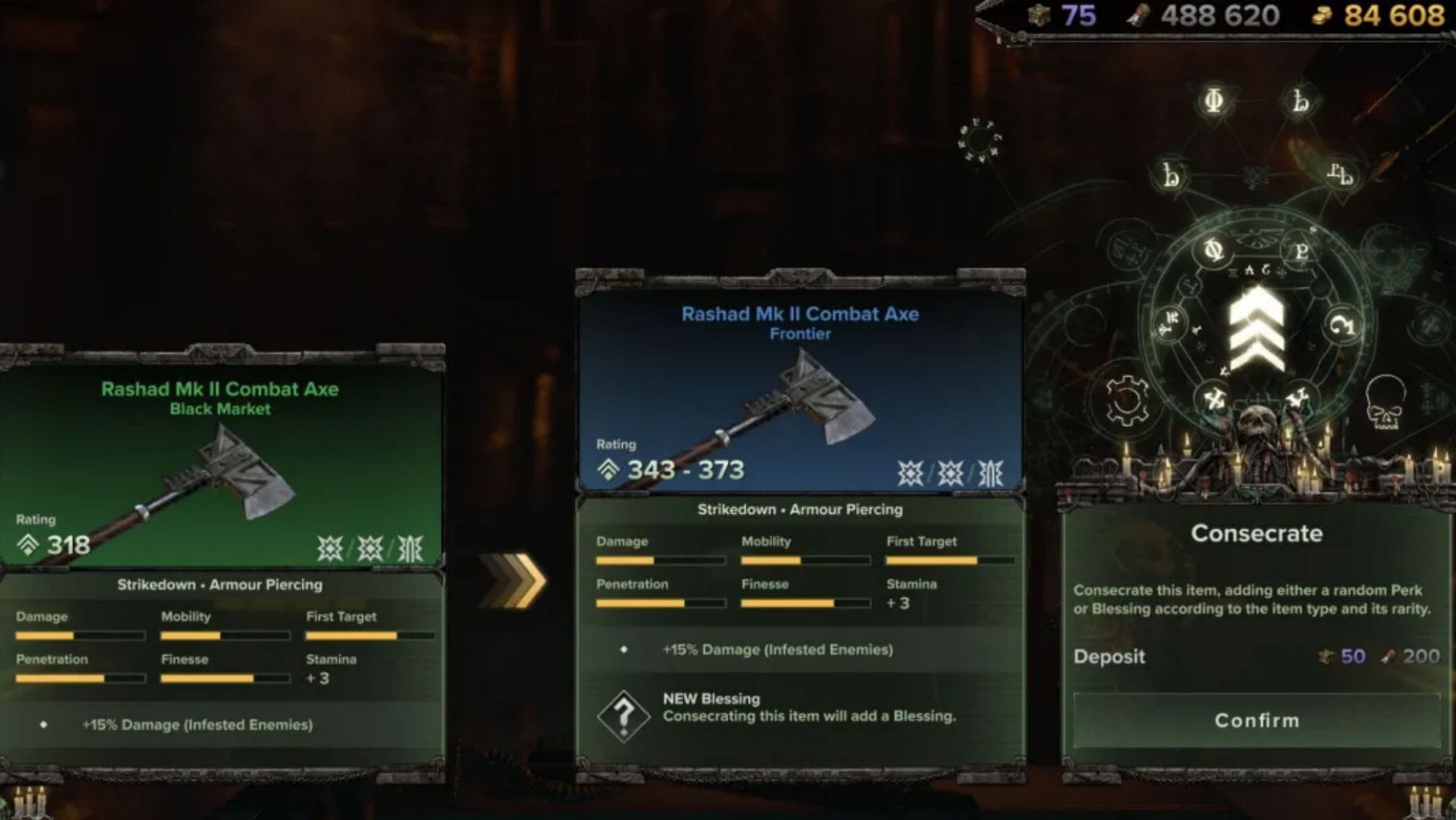Click the NEW Blessing question mark icon
Screen dimensions: 1456x820
point(623,715)
